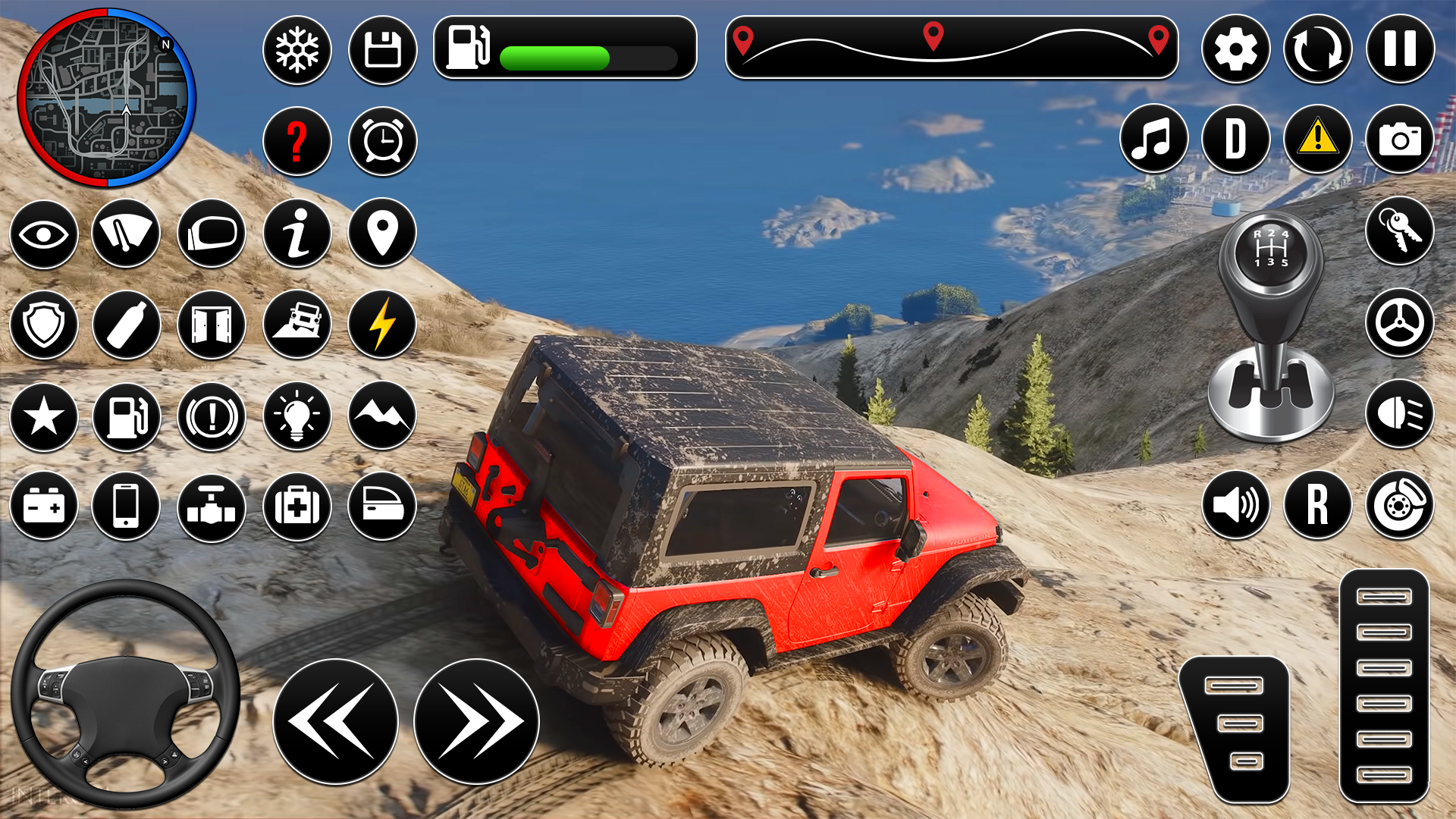Image resolution: width=1456 pixels, height=819 pixels.
Task: Turn on the snowflake air conditioning icon
Action: click(297, 50)
